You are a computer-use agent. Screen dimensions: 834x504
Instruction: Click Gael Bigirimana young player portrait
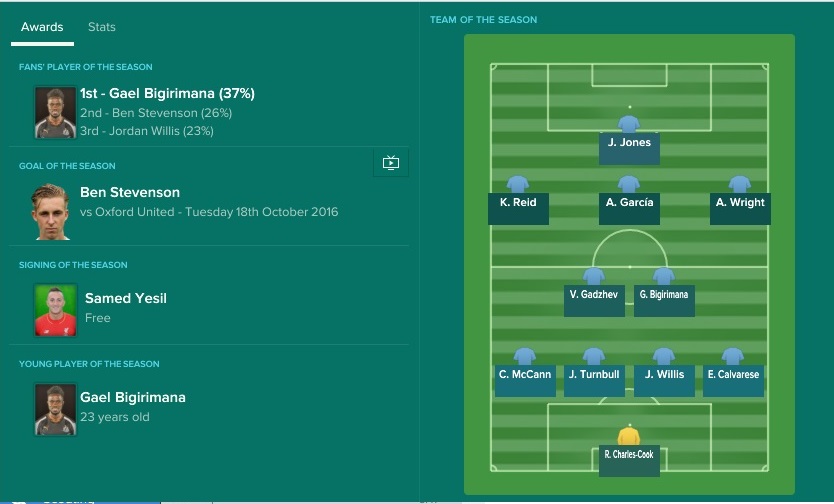(55, 408)
